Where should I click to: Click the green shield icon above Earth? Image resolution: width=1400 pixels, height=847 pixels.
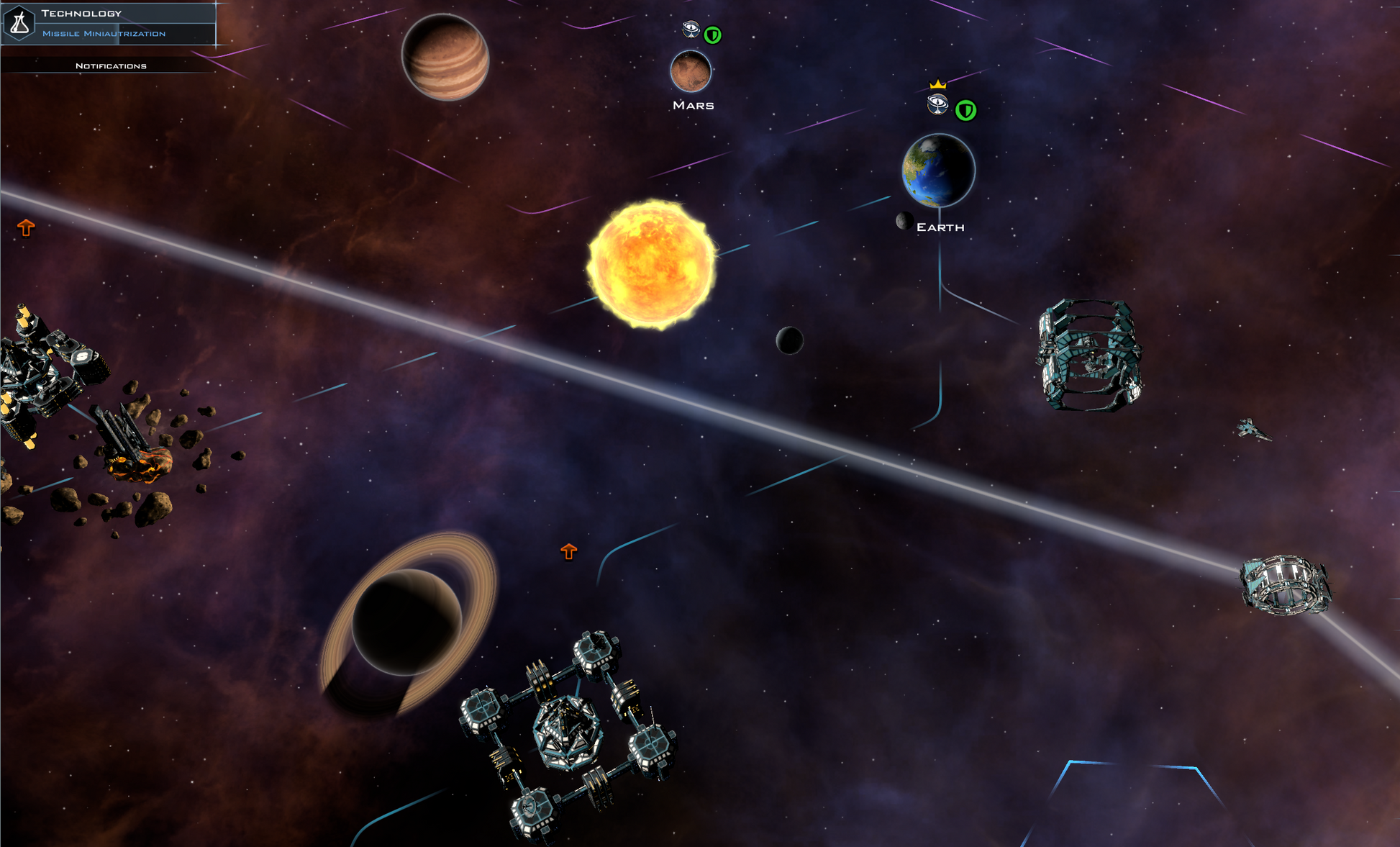(965, 110)
